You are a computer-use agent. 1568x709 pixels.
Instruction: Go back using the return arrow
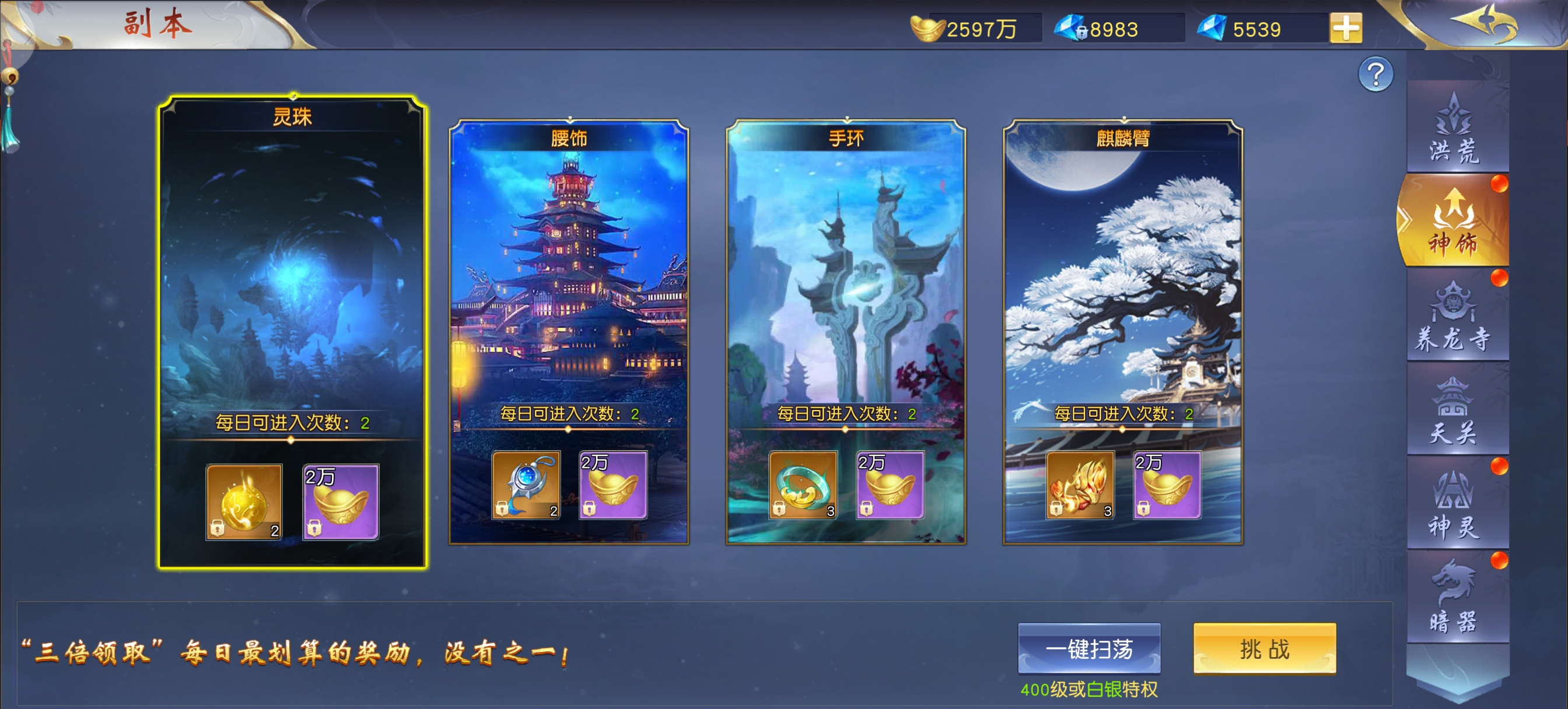pyautogui.click(x=1485, y=23)
